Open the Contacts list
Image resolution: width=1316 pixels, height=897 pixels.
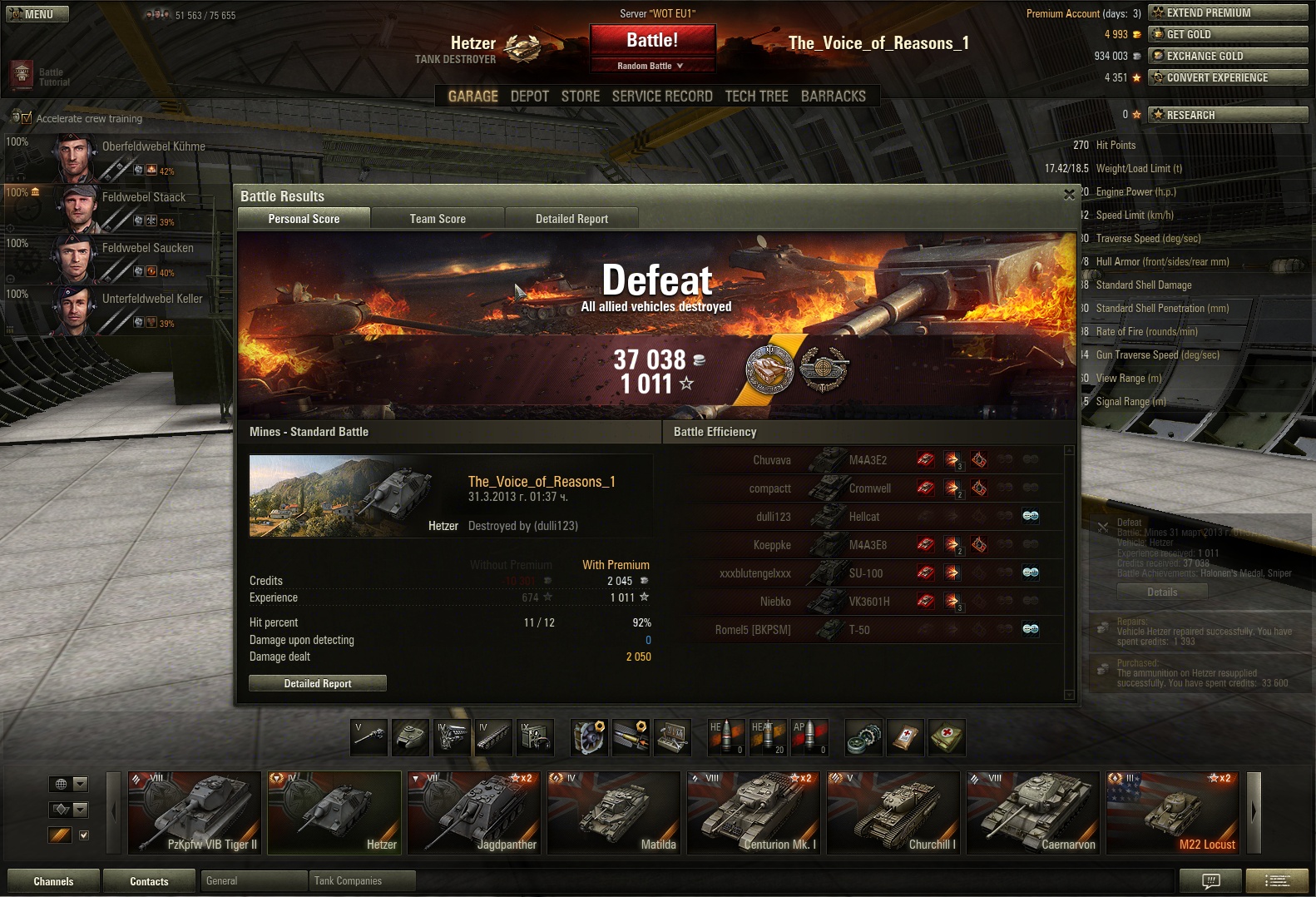tap(149, 881)
